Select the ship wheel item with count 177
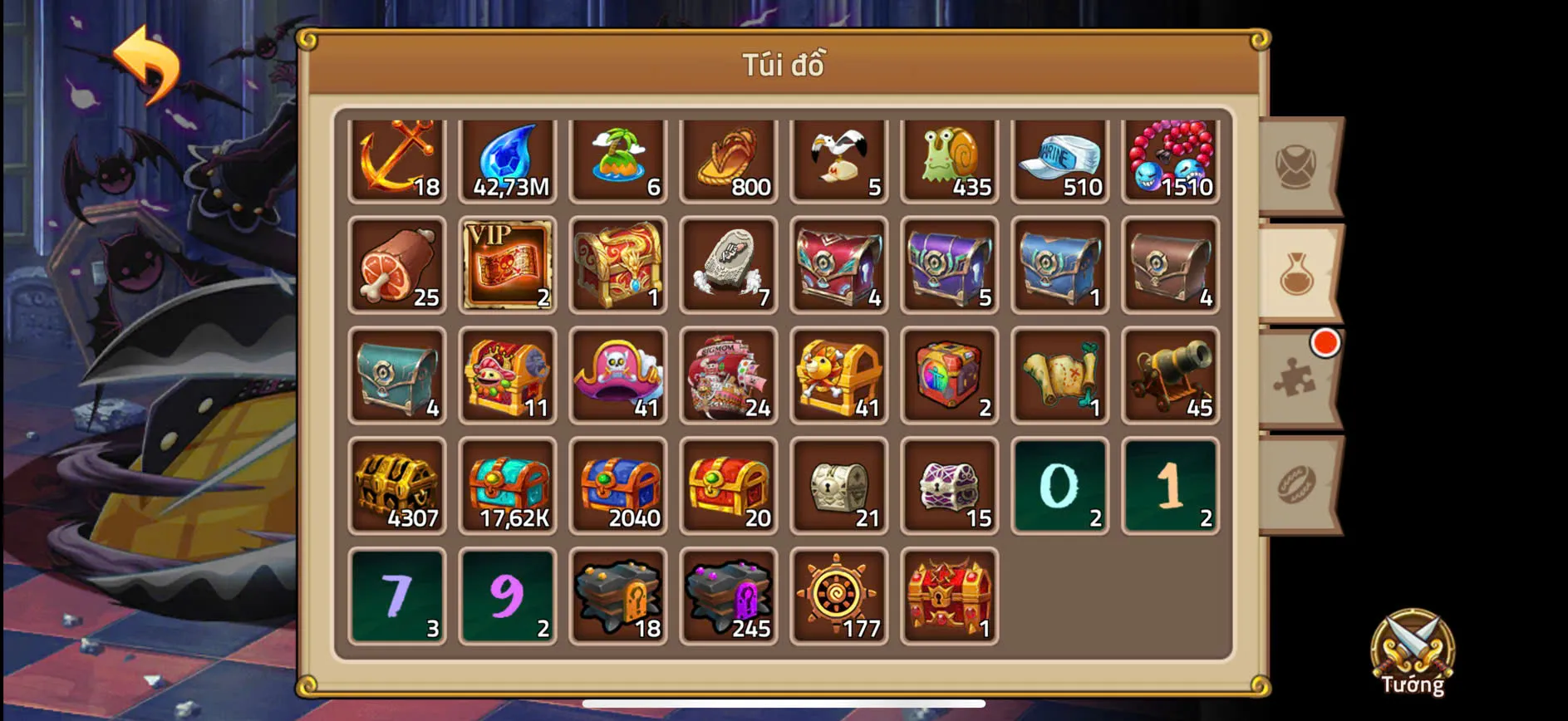The width and height of the screenshot is (1568, 721). pos(838,596)
